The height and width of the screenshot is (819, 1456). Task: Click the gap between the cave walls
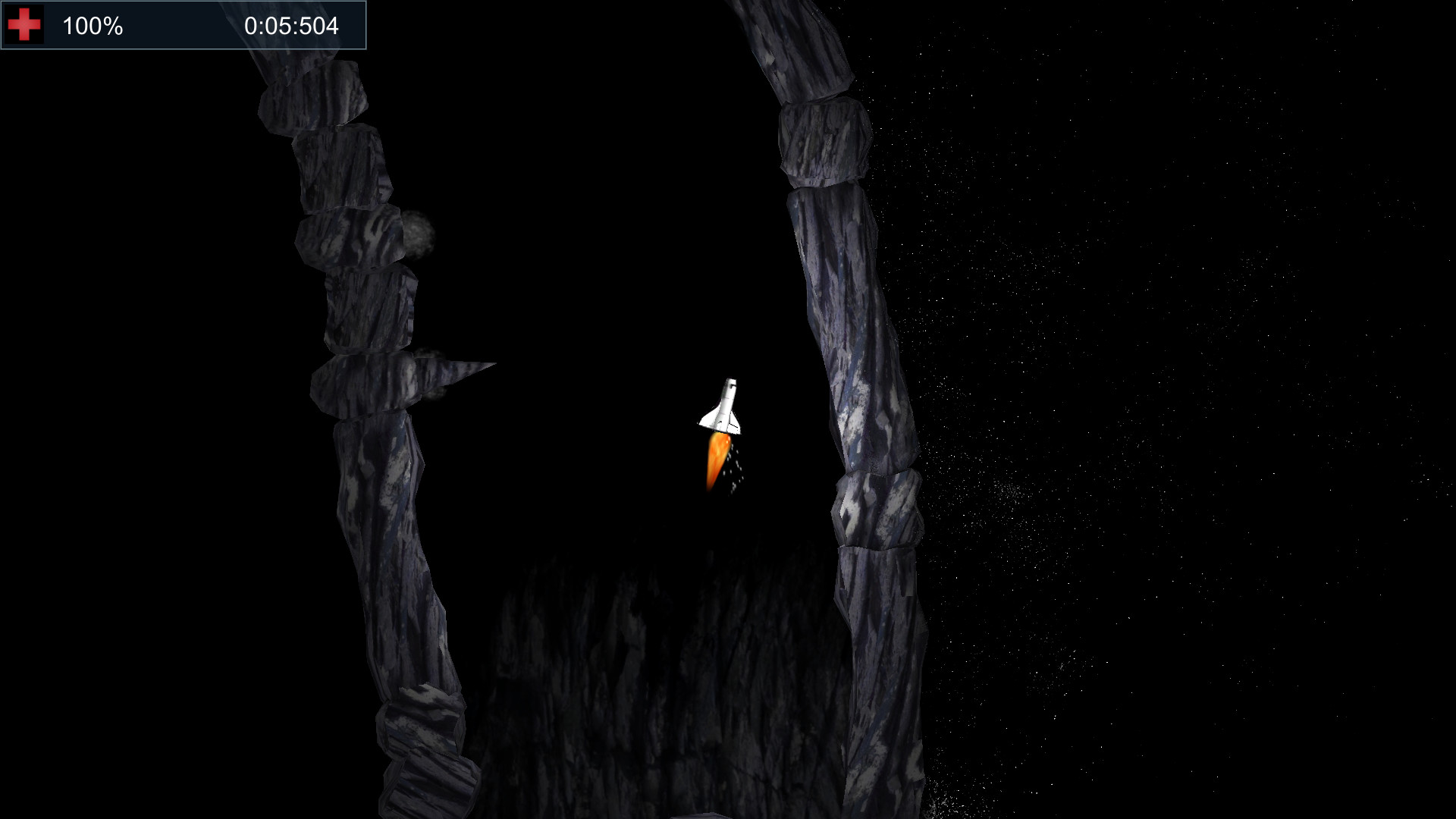622,303
